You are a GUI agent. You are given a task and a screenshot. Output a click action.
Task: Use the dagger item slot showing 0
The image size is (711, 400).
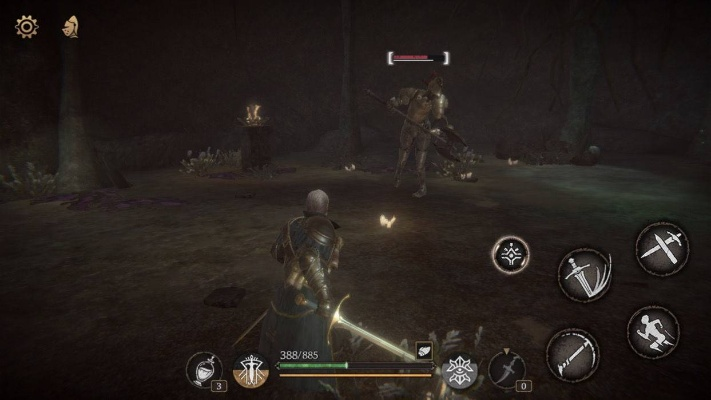pyautogui.click(x=506, y=370)
